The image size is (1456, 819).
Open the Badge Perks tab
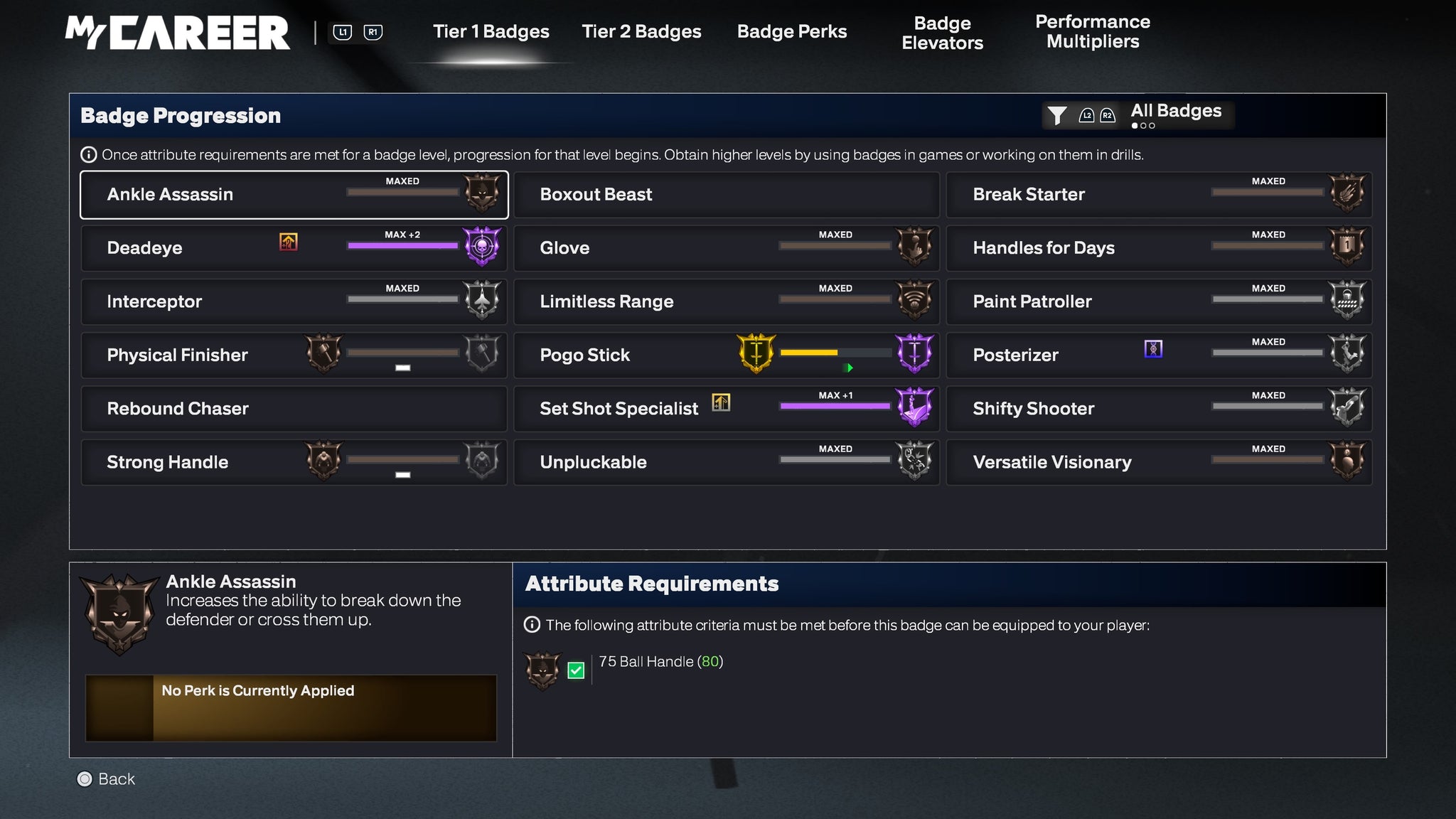point(791,32)
